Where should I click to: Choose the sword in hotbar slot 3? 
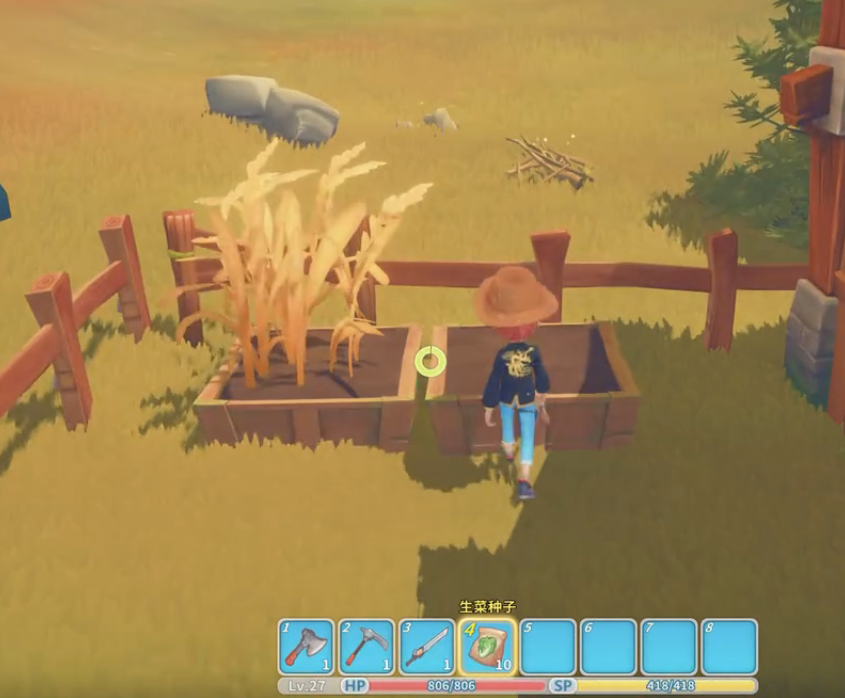427,647
